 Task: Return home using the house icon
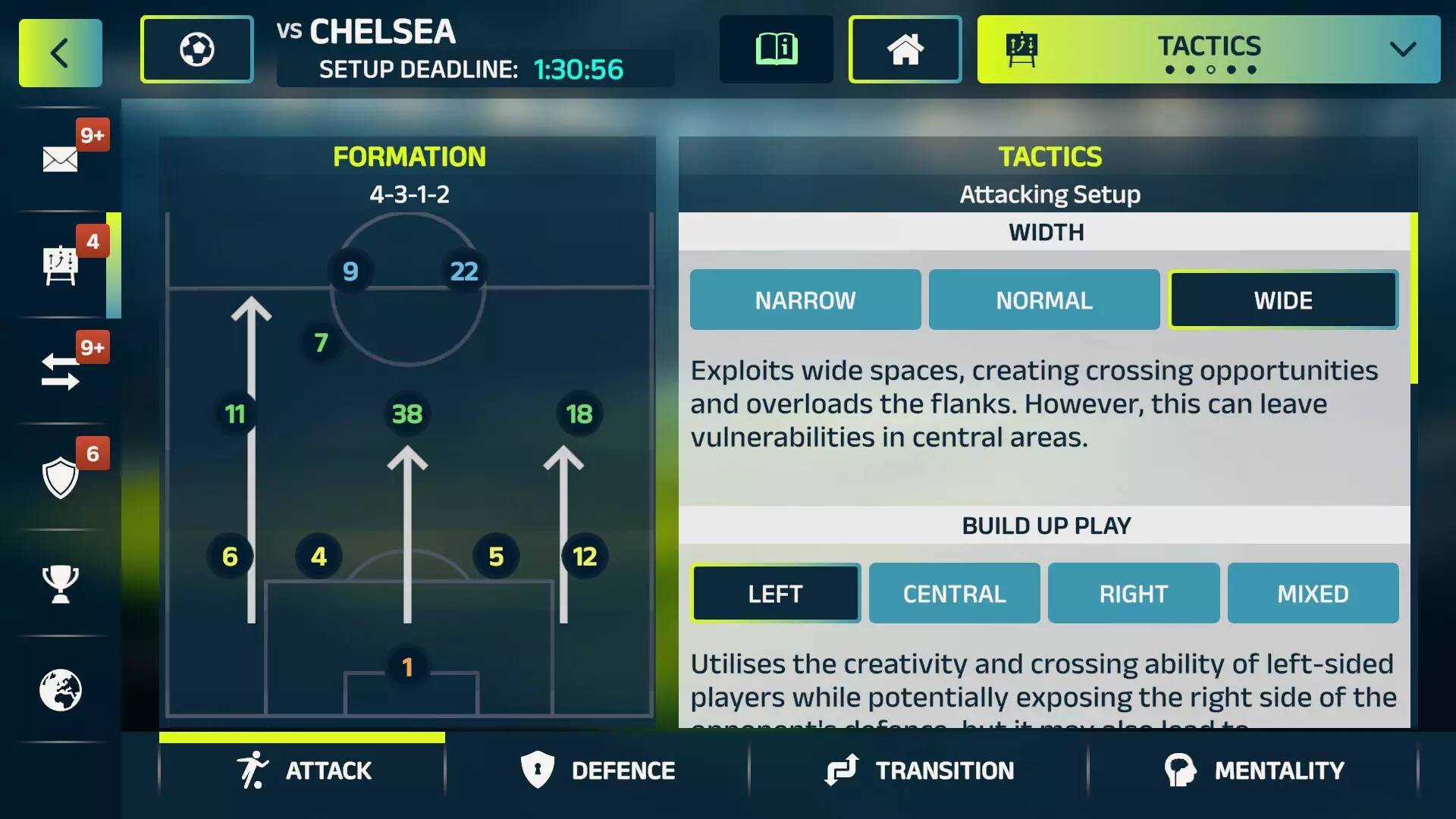905,49
